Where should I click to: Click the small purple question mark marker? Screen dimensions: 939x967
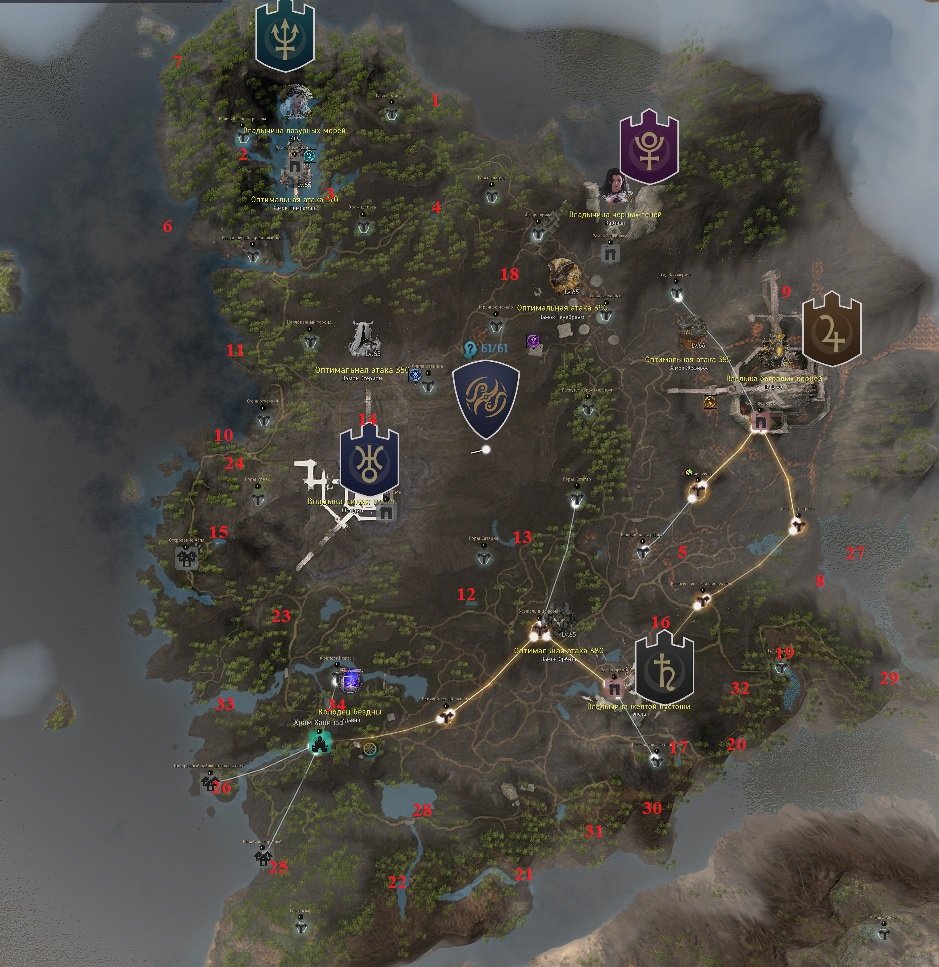pos(535,342)
